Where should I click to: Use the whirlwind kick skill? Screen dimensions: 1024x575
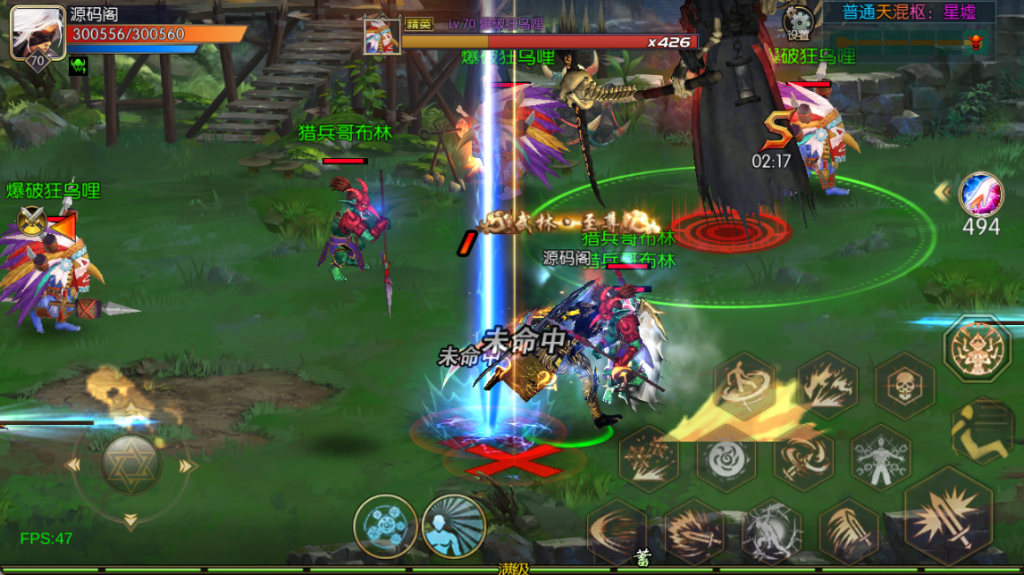(x=745, y=385)
